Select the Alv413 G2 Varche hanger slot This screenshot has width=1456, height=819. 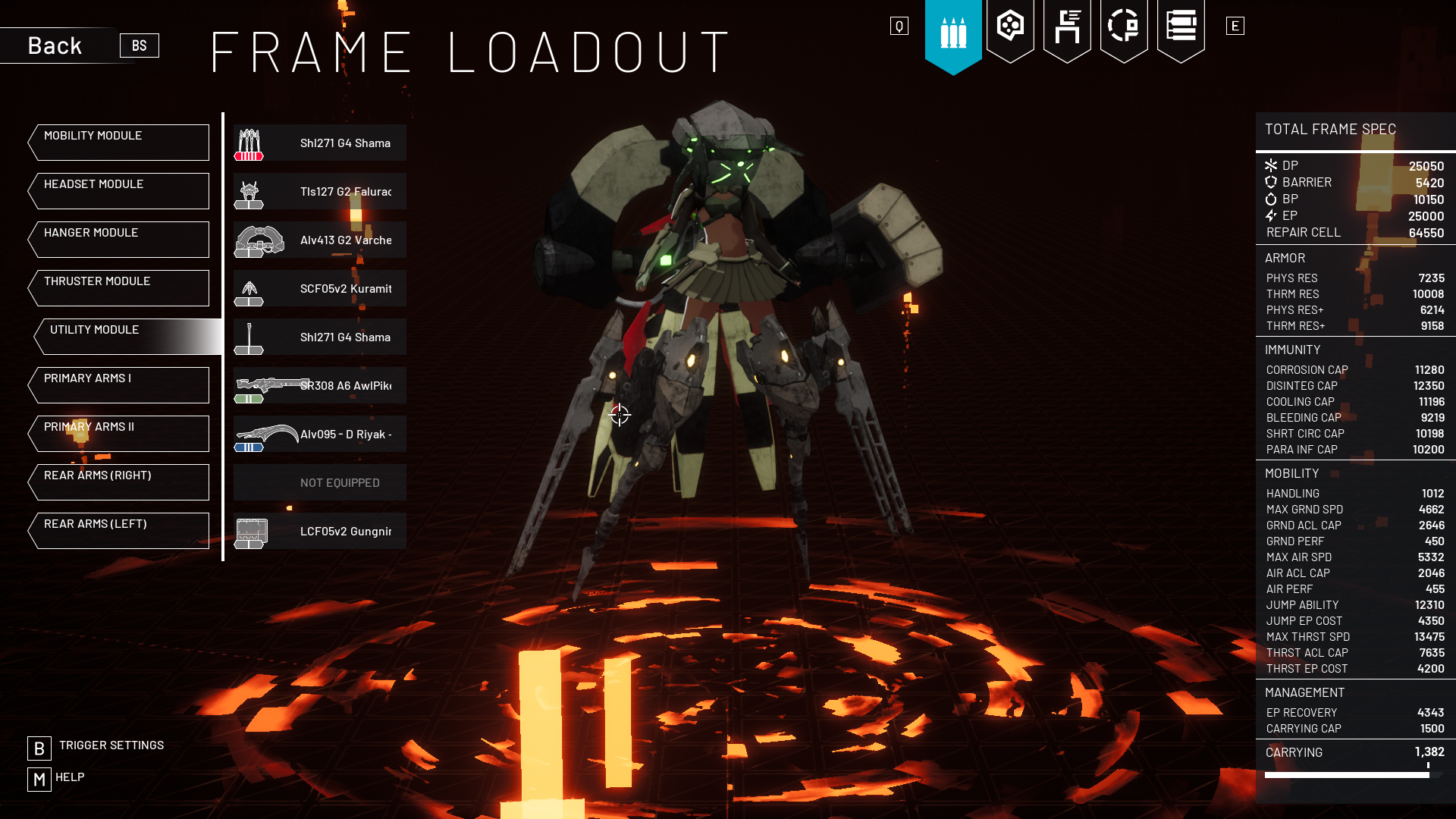click(320, 240)
